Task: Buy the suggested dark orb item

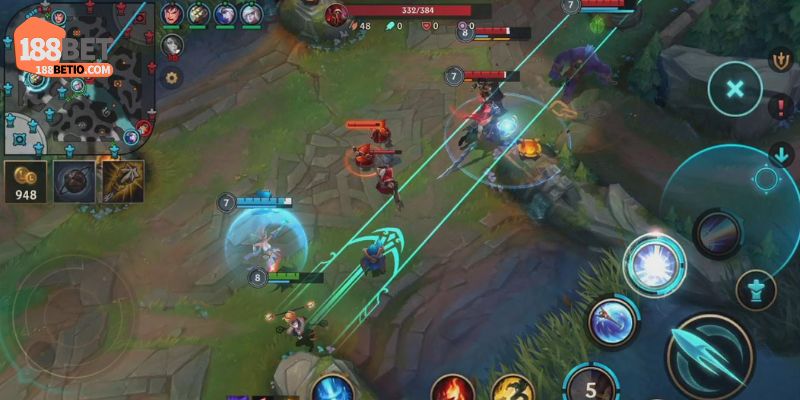Action: coord(75,180)
